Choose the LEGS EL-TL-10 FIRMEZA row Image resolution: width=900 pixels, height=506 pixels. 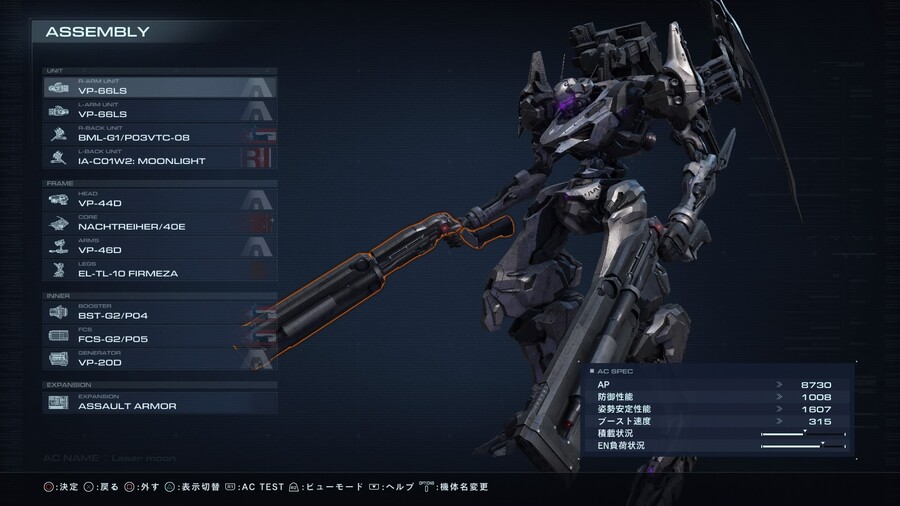coord(160,269)
